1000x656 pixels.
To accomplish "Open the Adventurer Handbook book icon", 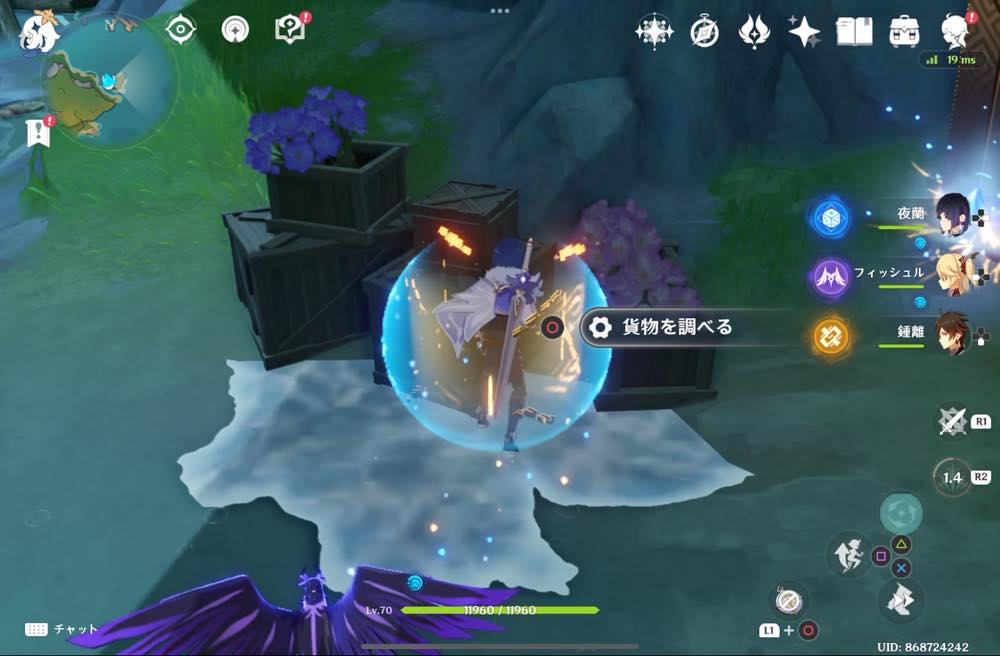I will [x=854, y=32].
